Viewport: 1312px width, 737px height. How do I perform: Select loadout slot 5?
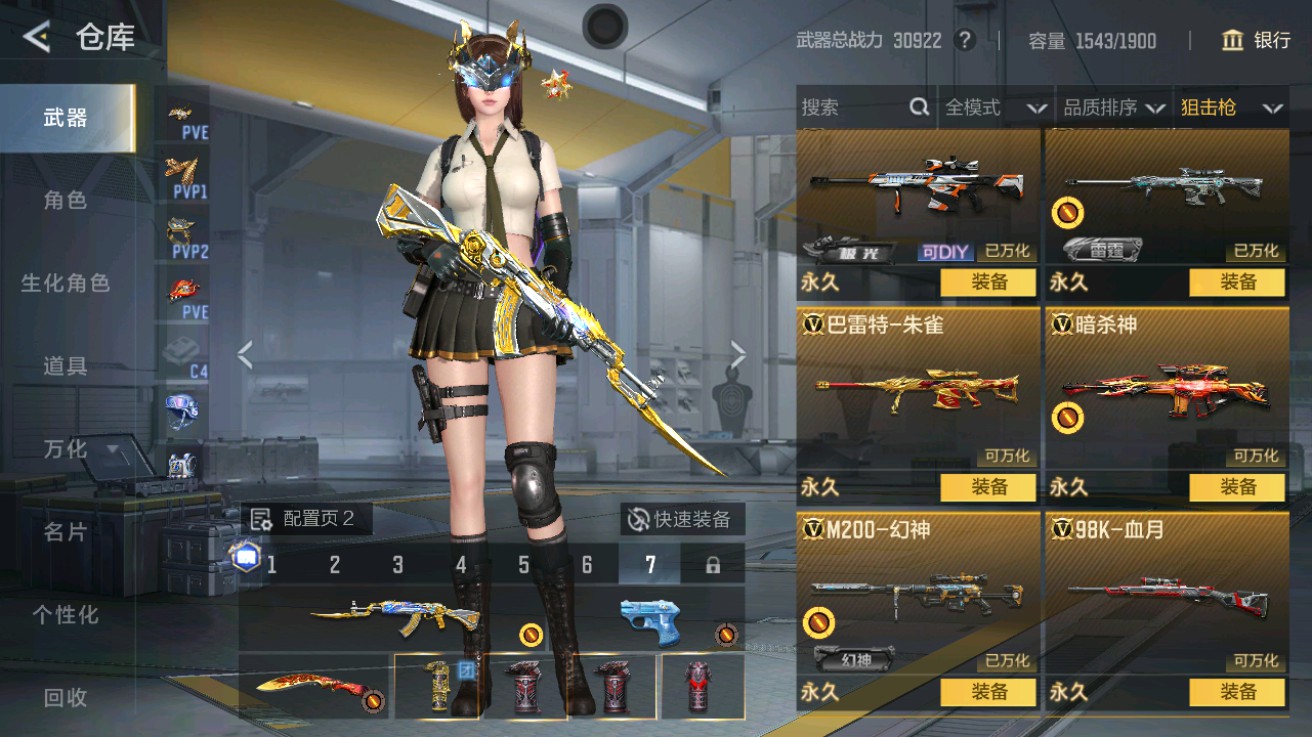click(x=524, y=563)
